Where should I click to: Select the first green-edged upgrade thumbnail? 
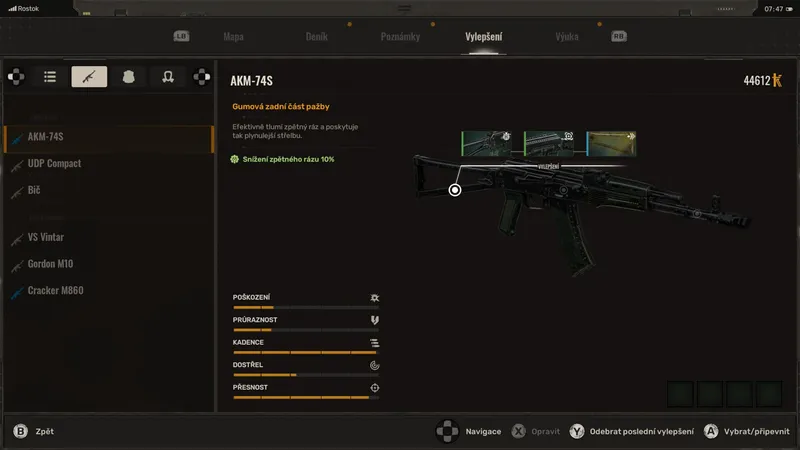486,143
